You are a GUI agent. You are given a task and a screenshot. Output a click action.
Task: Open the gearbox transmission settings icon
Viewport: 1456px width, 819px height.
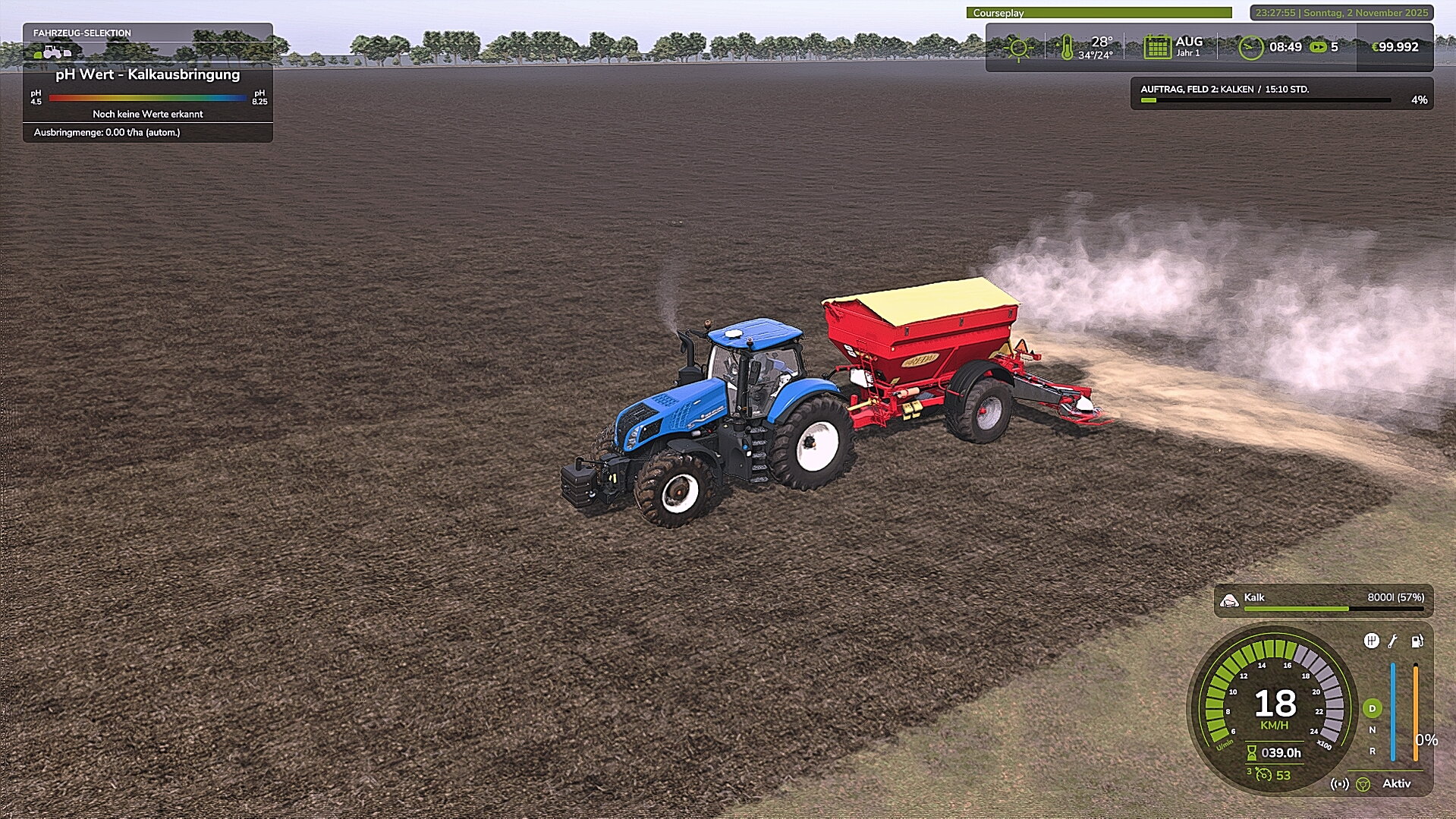(1373, 641)
